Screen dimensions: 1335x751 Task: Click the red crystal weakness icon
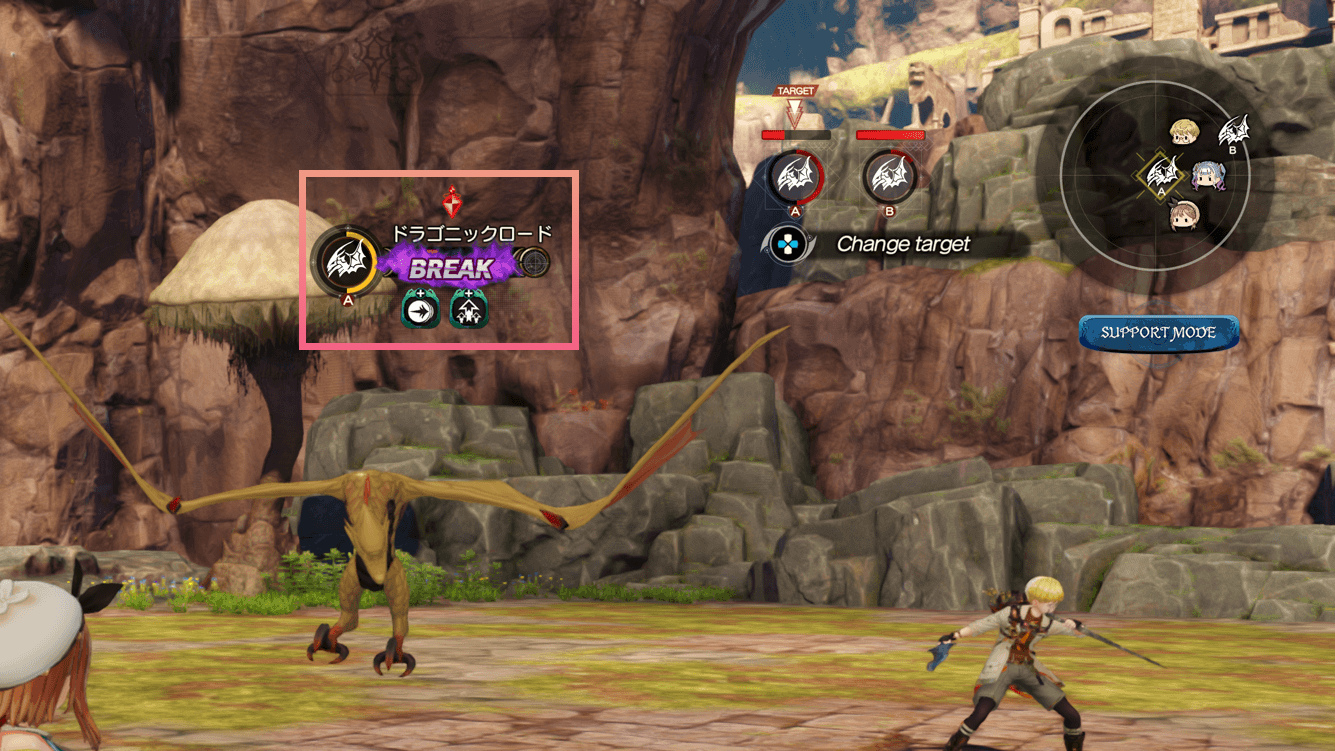[452, 203]
